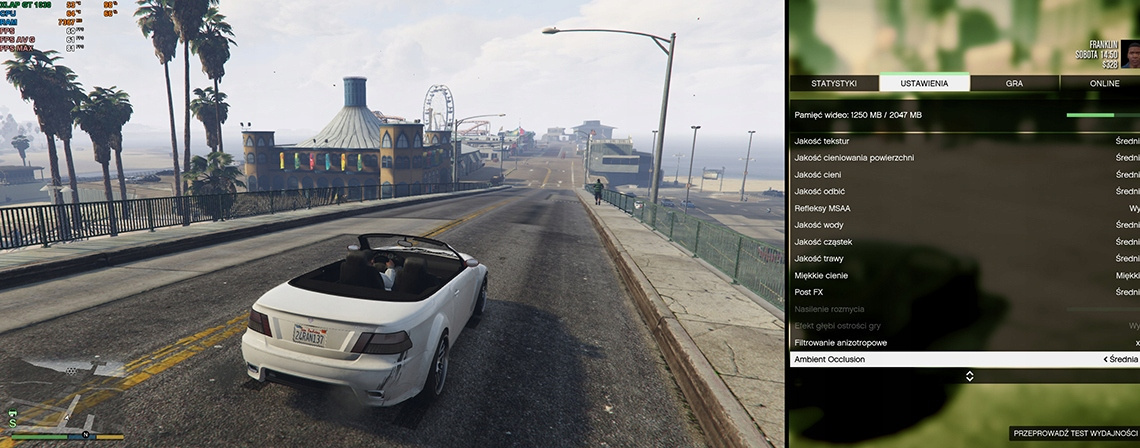Switch to the Statystyki tab
Screen dimensions: 1140x448
[832, 83]
